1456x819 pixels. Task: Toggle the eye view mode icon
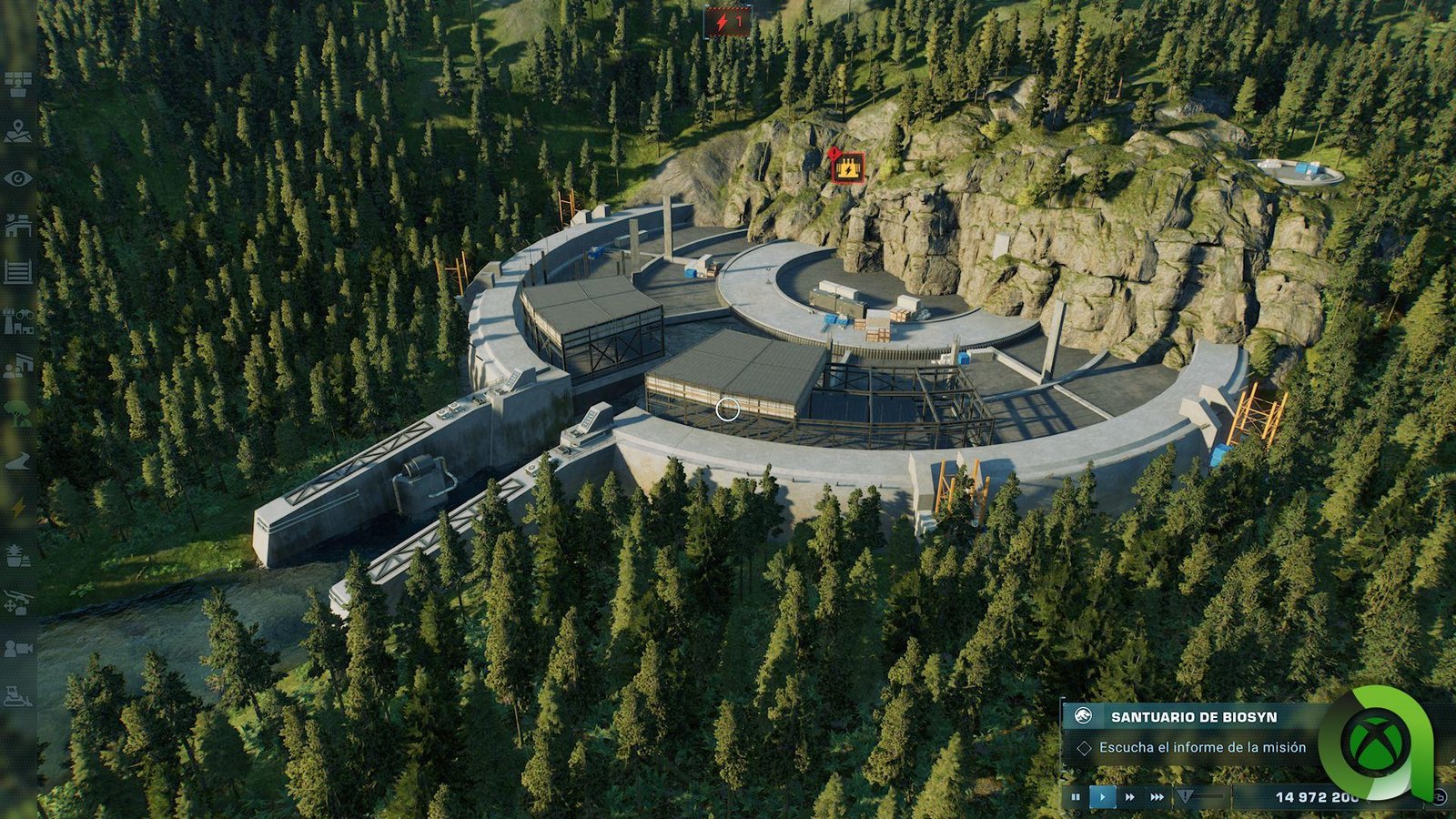[18, 178]
